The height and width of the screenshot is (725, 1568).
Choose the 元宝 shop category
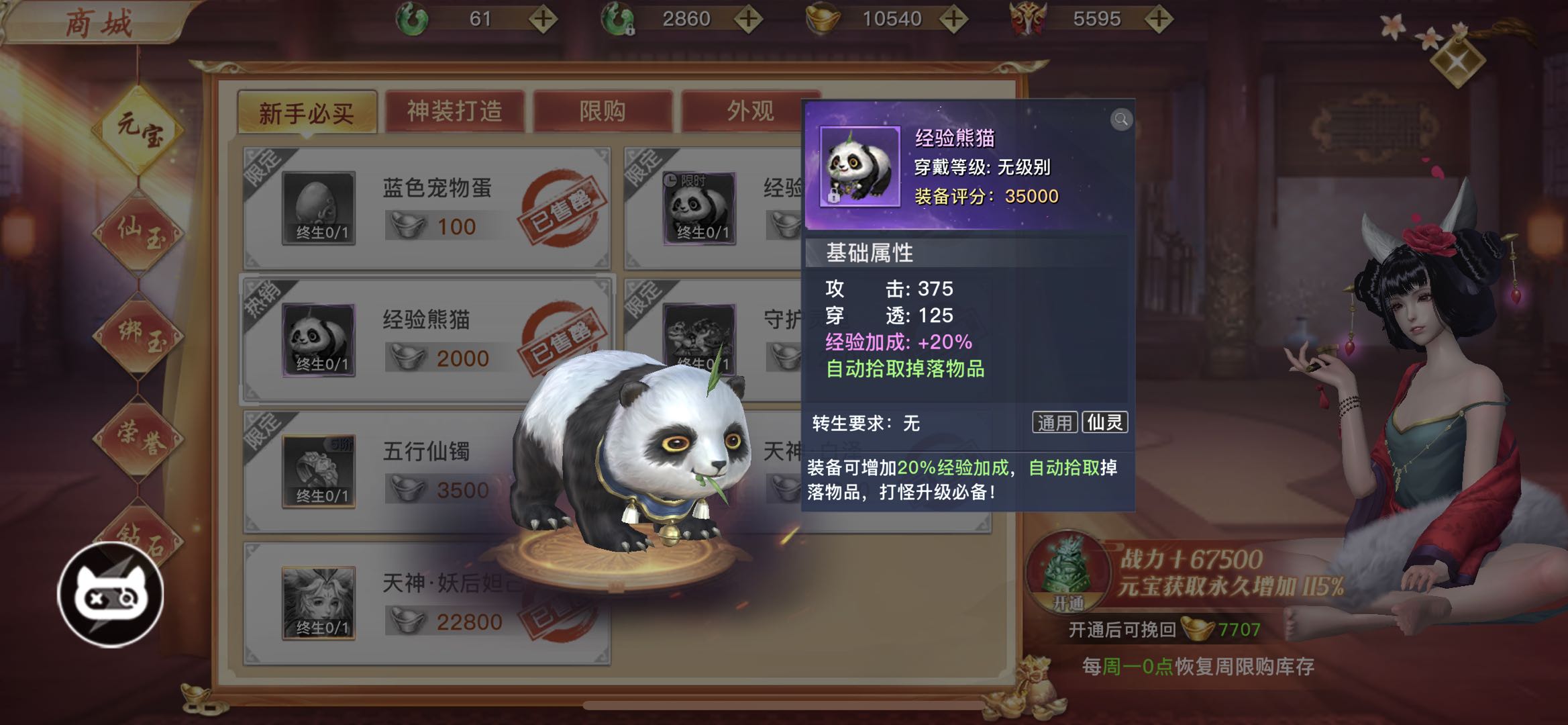139,130
